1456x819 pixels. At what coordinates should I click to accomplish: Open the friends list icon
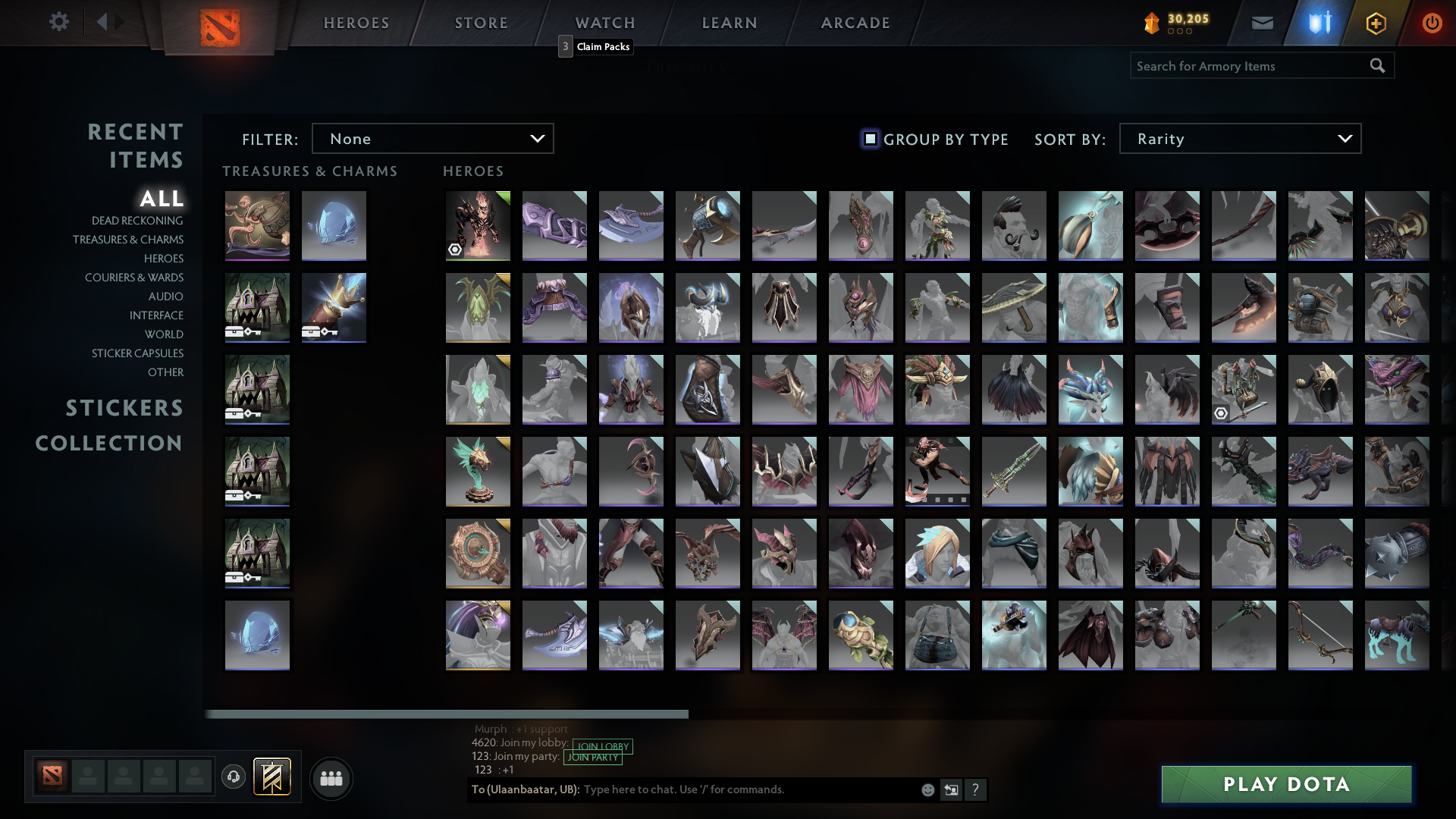(x=331, y=778)
